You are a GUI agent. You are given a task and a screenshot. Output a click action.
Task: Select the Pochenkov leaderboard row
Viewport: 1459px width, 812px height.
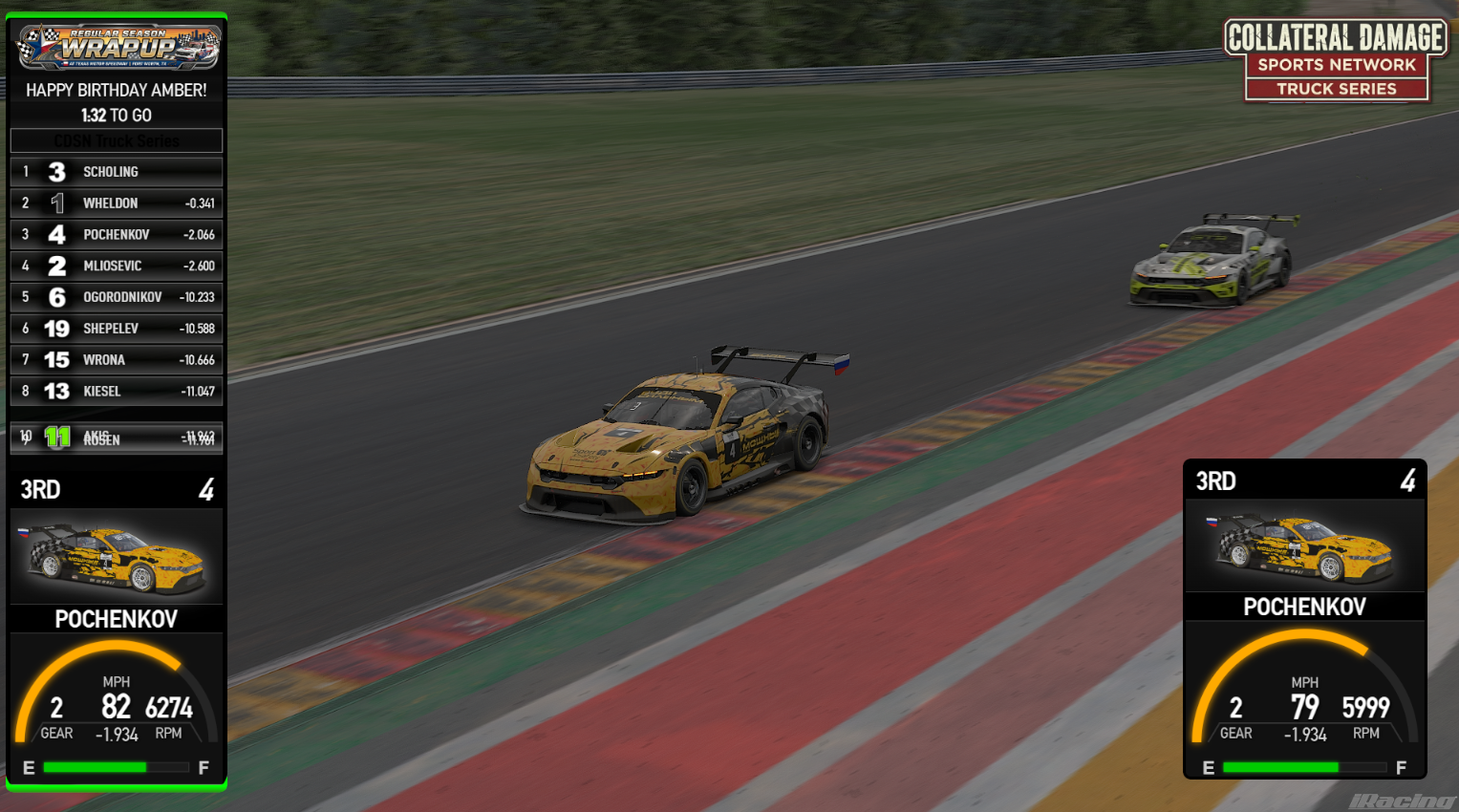click(x=117, y=235)
